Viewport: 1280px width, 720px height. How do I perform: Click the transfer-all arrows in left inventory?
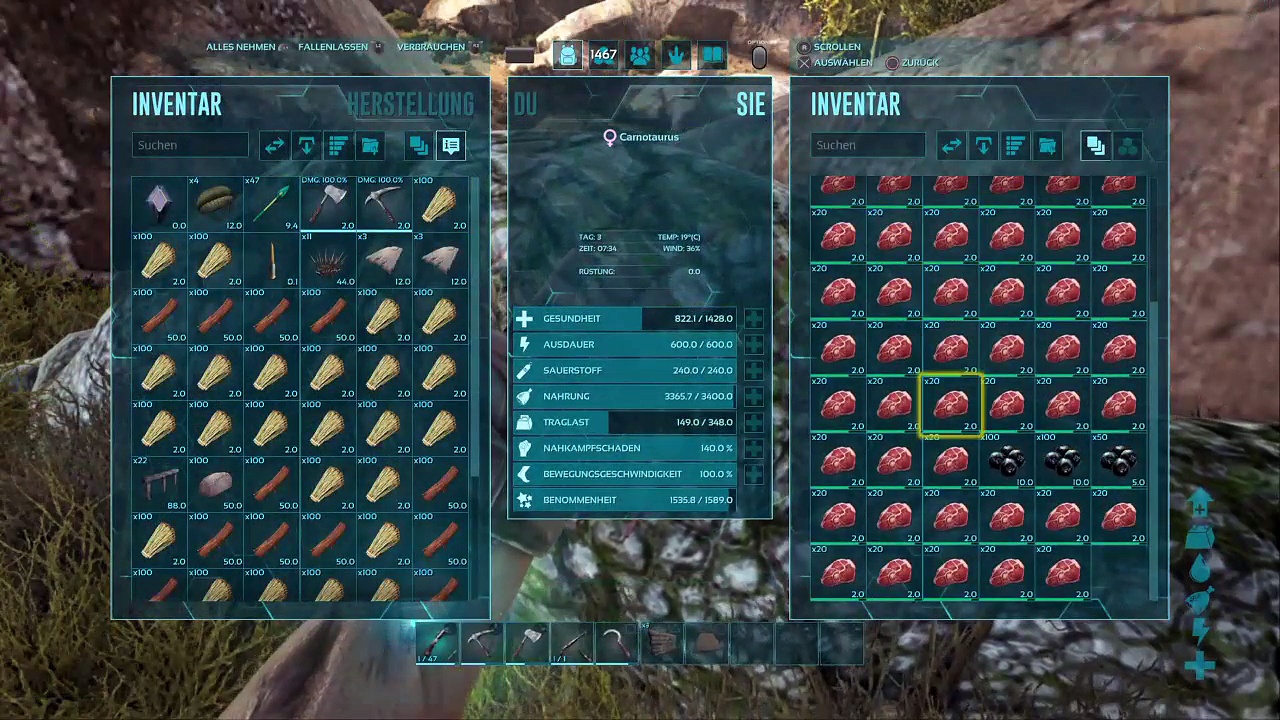point(274,146)
